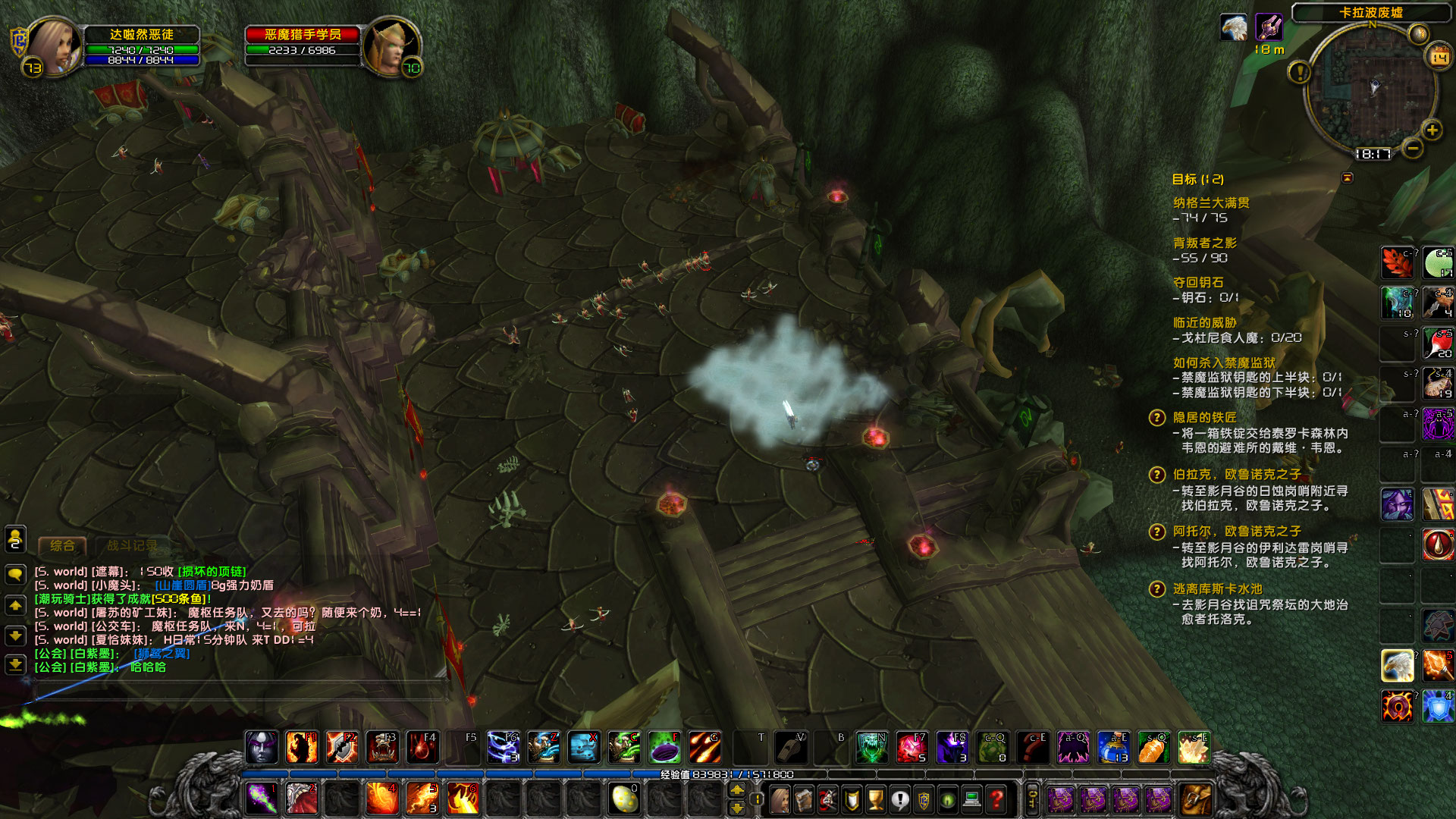Open the main menu computer icon
1456x819 pixels.
971,799
